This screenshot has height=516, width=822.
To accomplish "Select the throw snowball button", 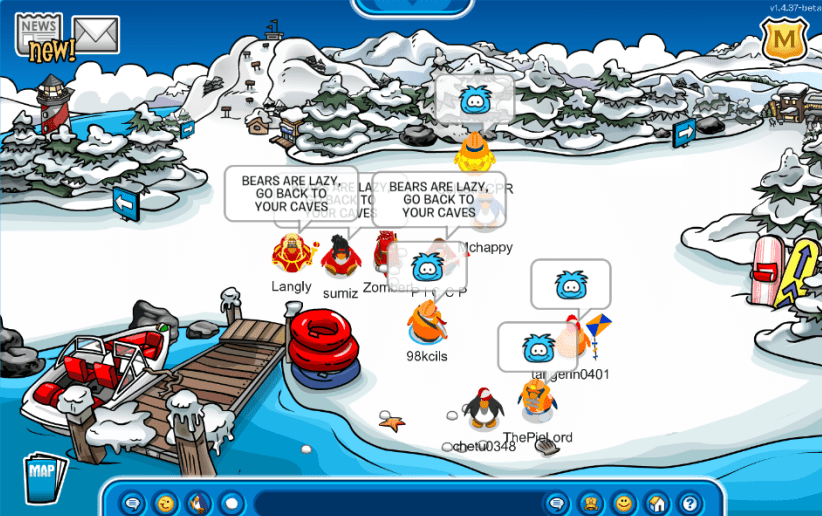I will (232, 502).
